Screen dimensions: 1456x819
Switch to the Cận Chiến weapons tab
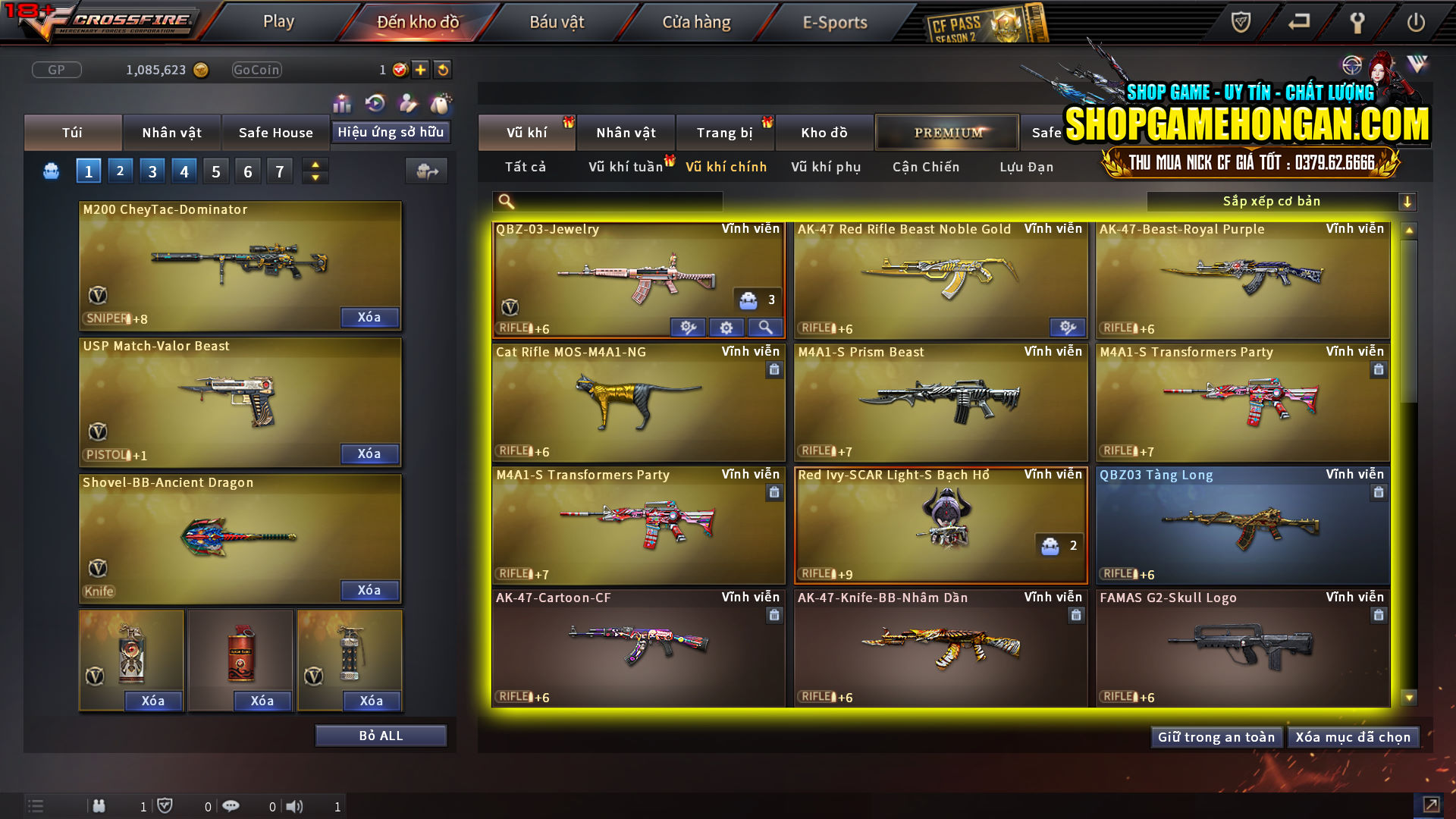[x=925, y=167]
